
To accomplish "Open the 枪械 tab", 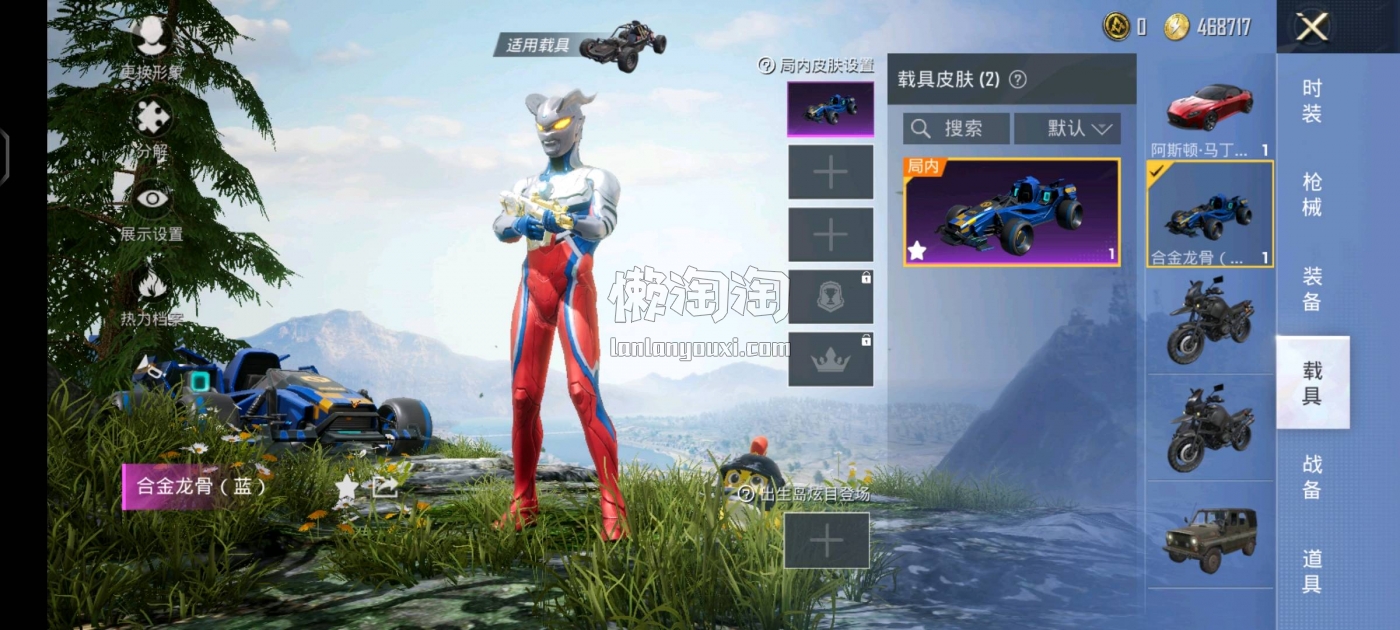I will point(1312,194).
